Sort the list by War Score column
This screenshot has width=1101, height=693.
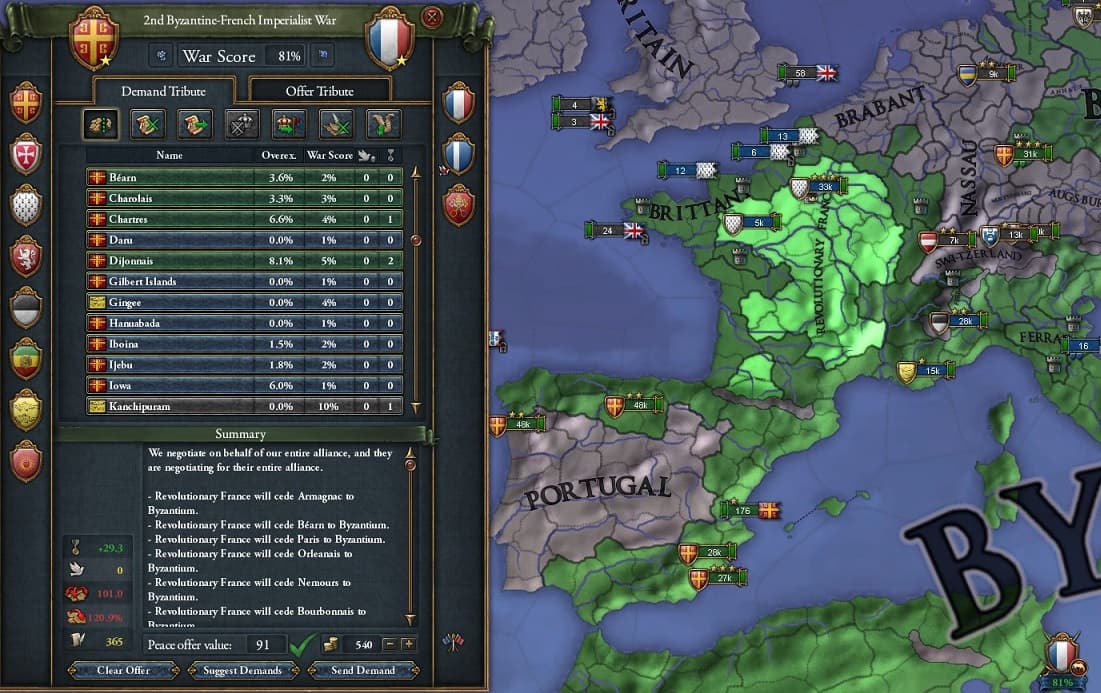[329, 155]
